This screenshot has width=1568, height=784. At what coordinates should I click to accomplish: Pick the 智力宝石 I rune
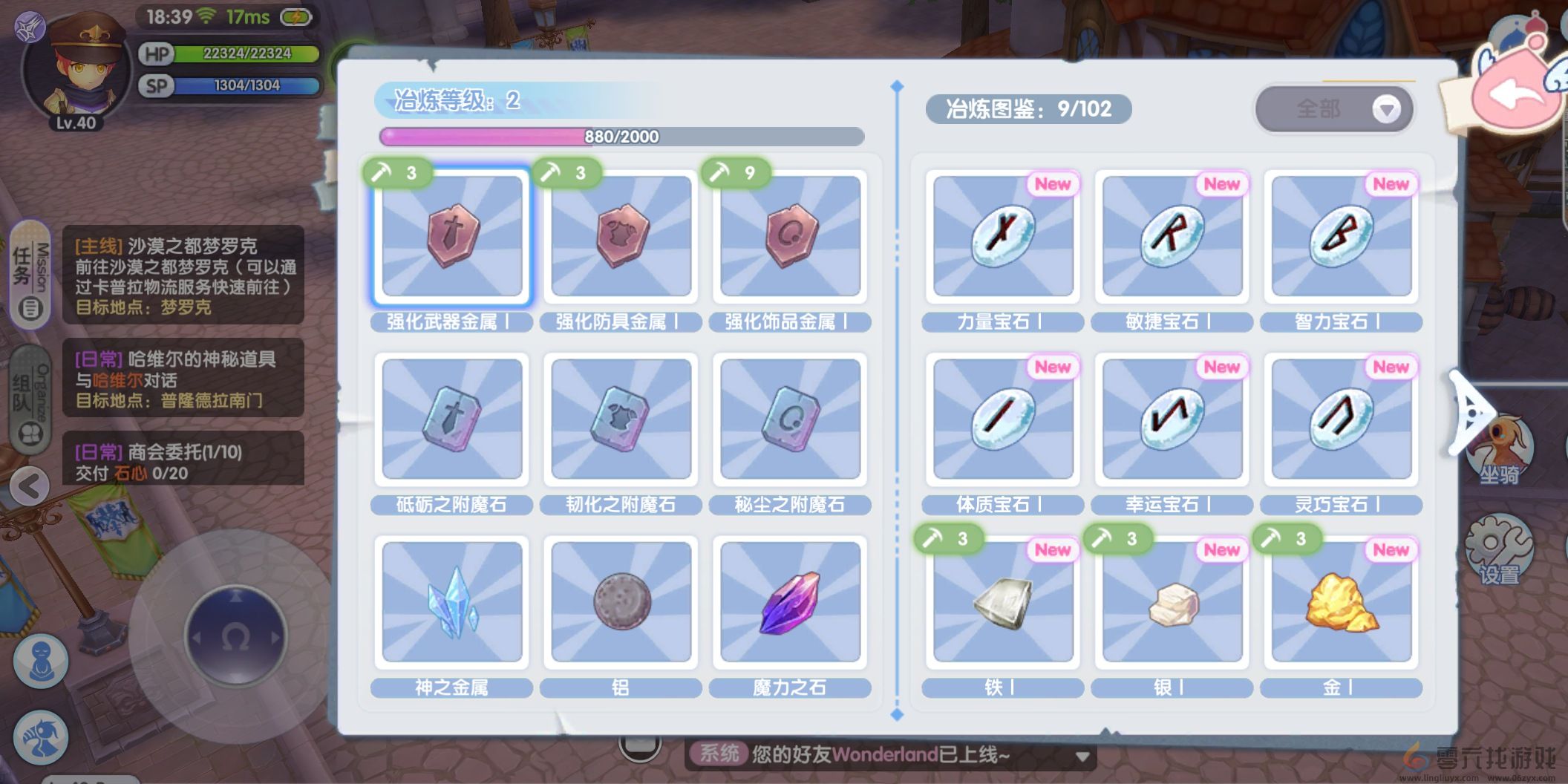click(x=1341, y=236)
